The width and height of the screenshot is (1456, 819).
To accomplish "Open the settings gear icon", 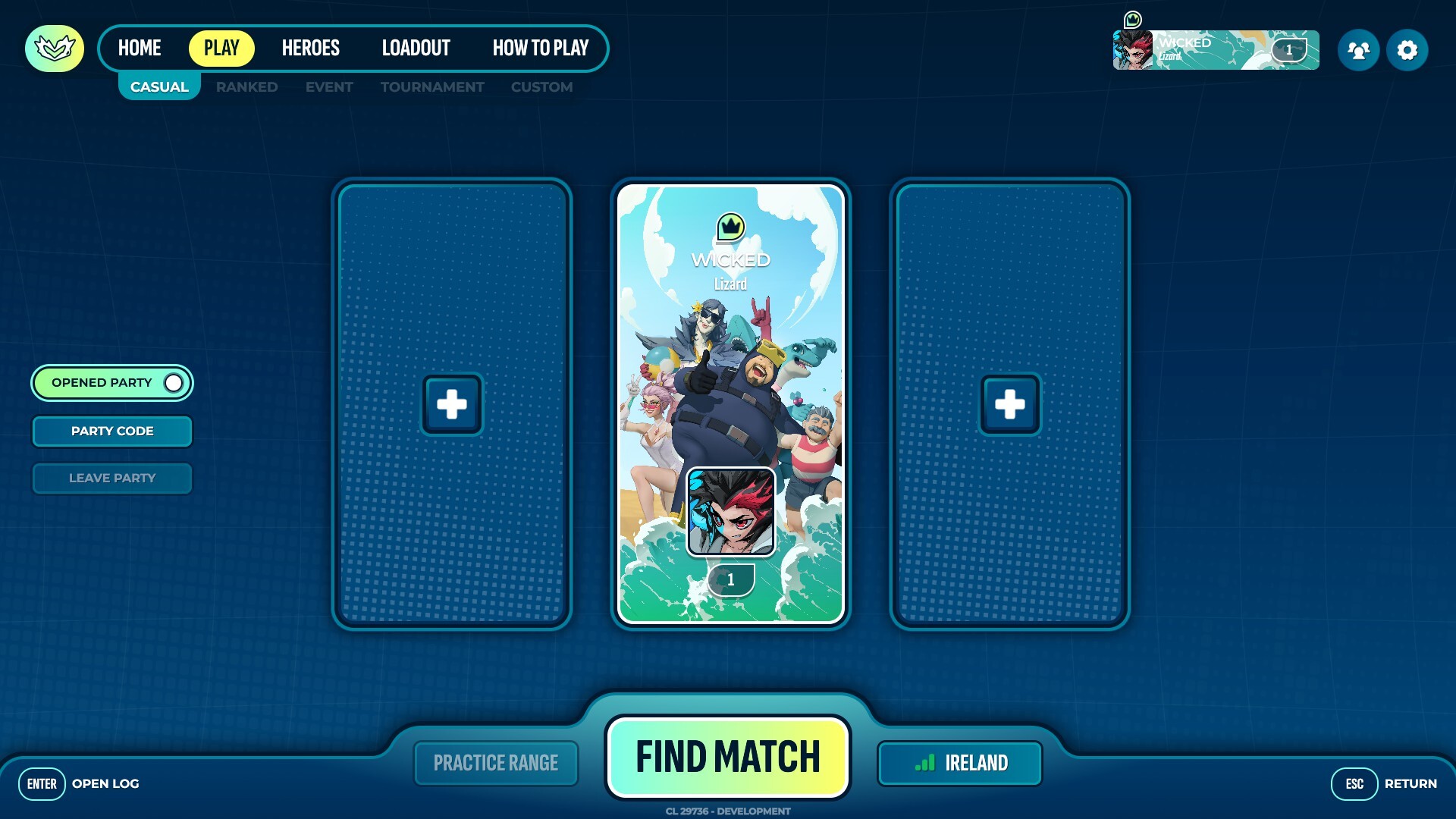I will 1407,49.
